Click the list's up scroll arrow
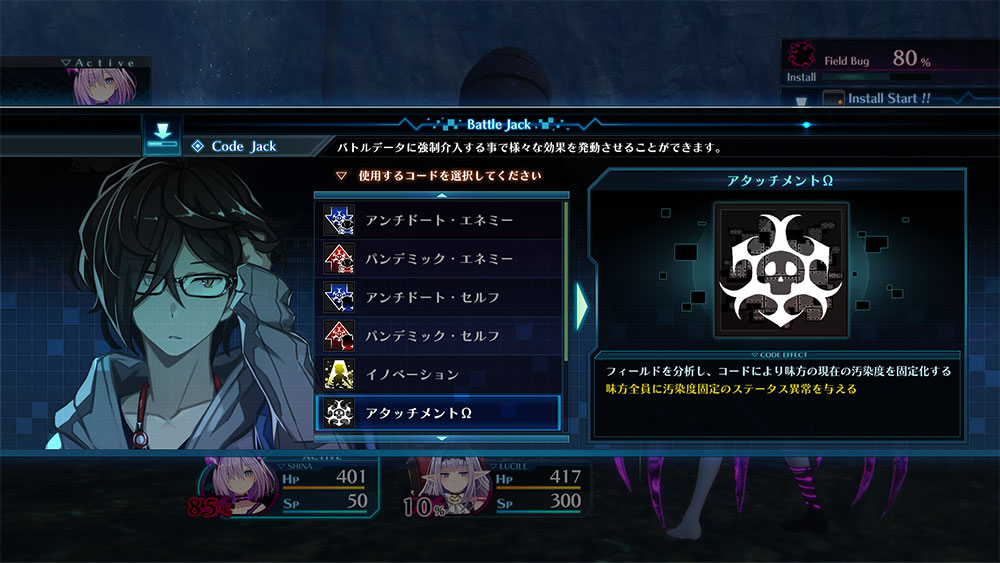The height and width of the screenshot is (563, 1000). tap(442, 195)
